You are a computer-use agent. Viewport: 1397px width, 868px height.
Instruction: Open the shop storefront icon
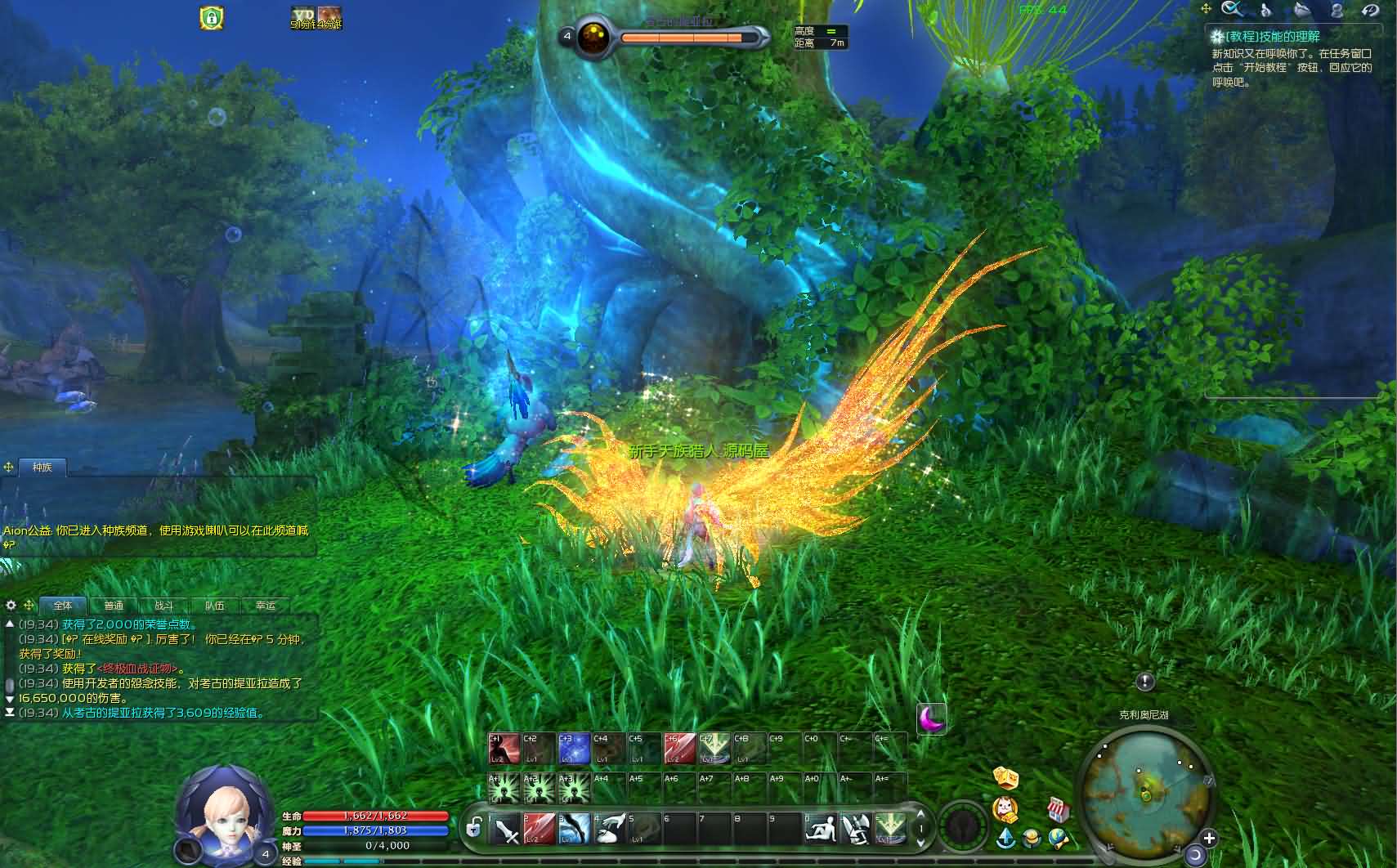(1058, 810)
